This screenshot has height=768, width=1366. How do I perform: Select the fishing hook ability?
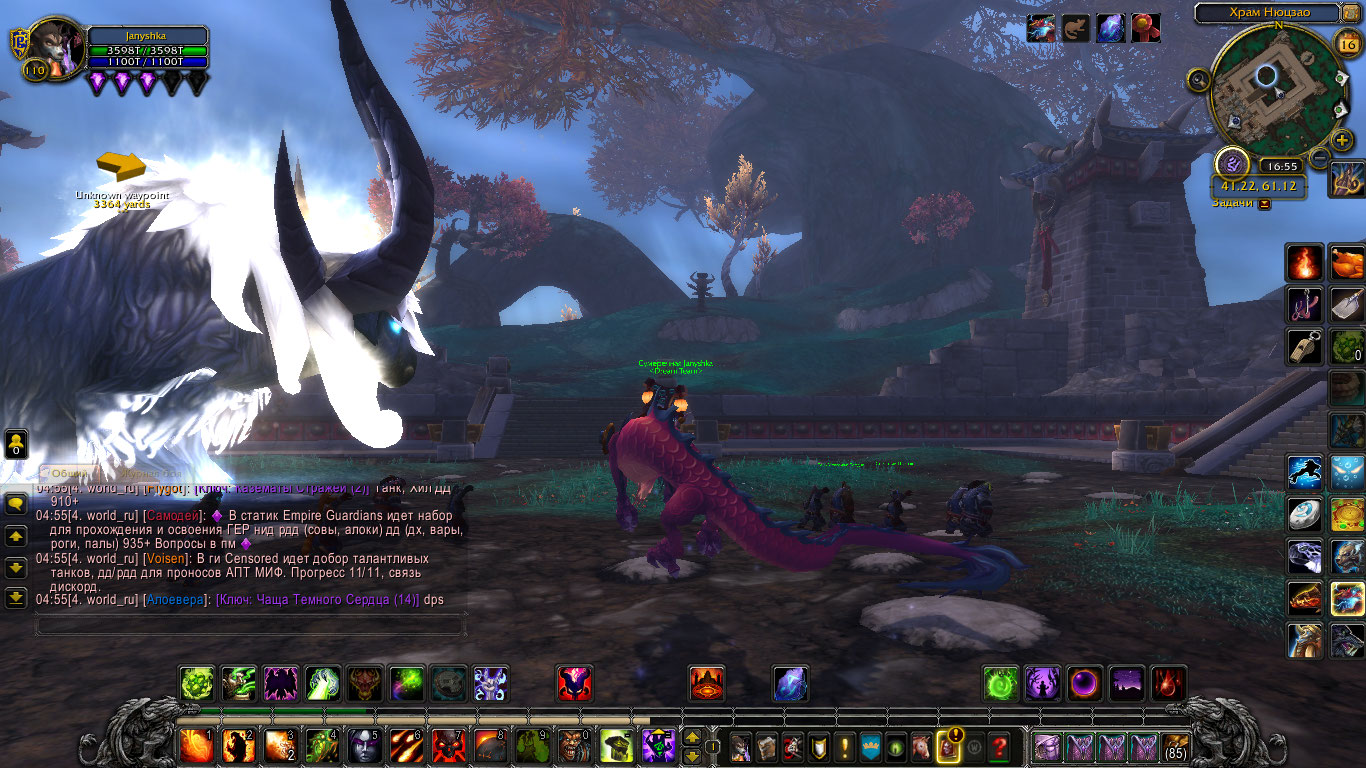coord(1304,305)
